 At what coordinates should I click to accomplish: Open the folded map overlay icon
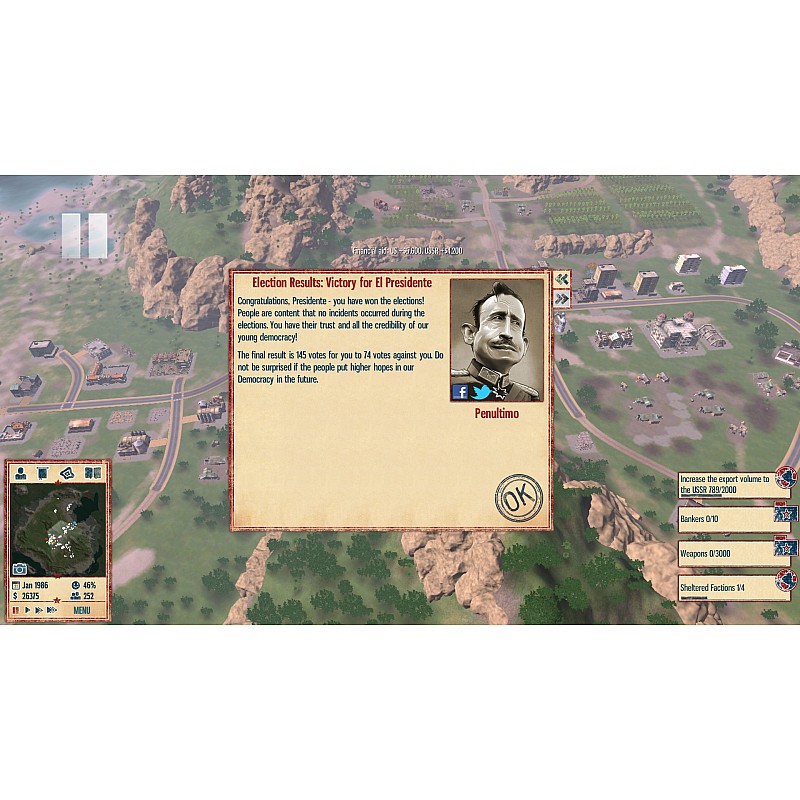click(x=67, y=473)
